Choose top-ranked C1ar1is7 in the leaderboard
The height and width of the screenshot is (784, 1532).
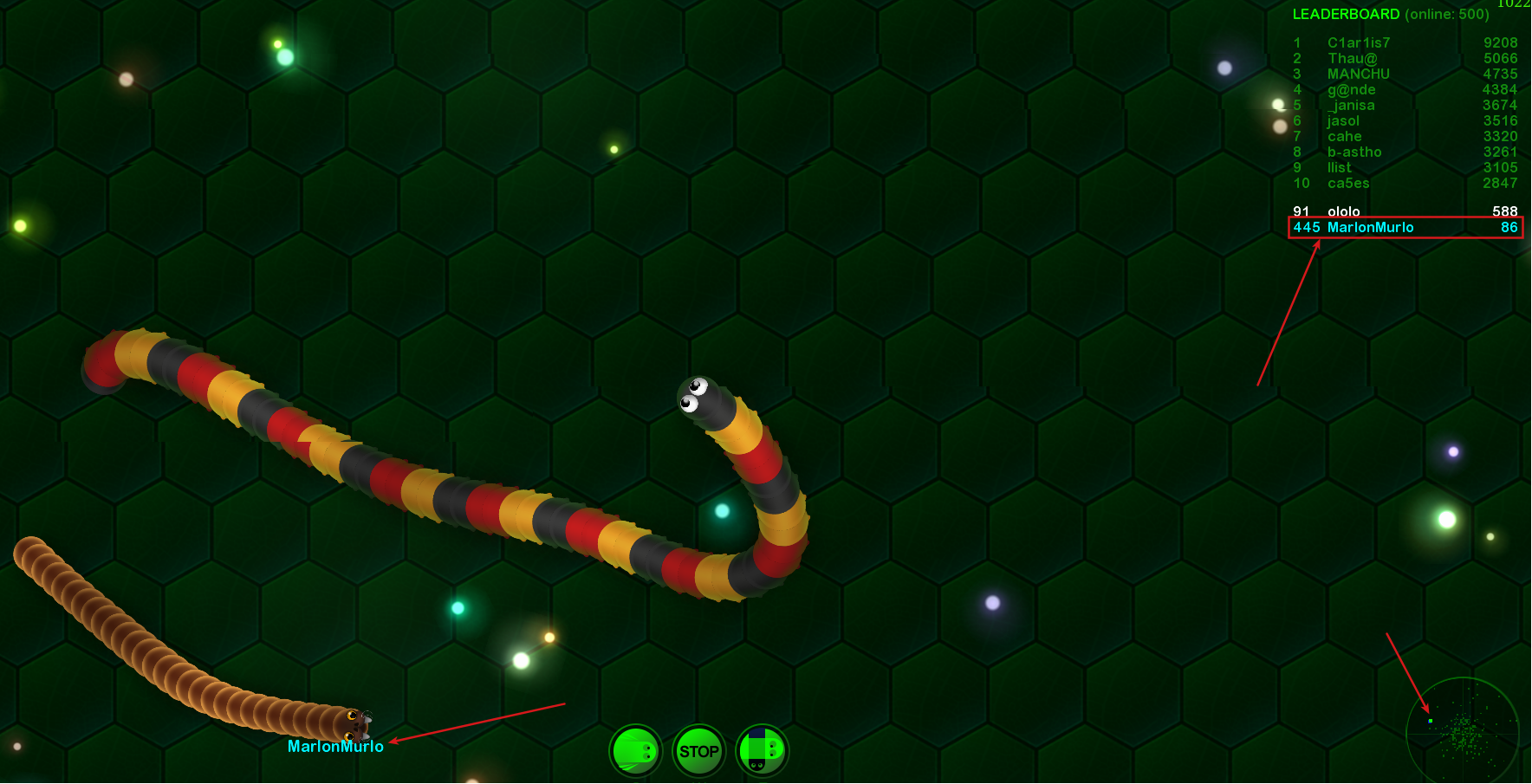(1405, 43)
